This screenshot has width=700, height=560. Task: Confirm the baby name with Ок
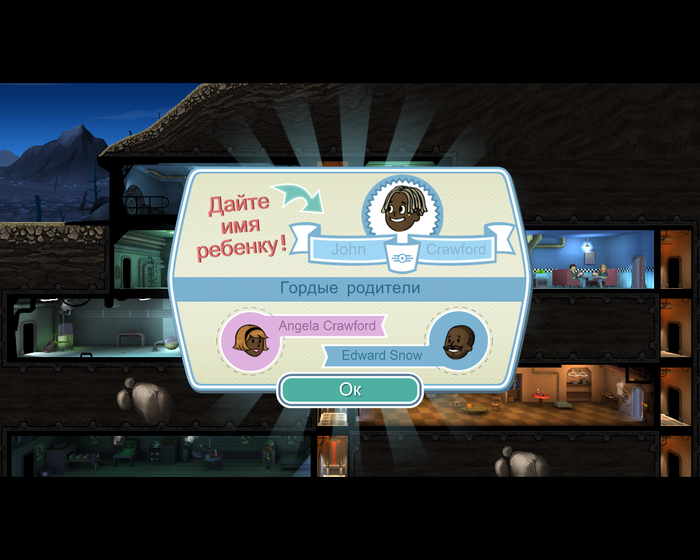point(349,389)
